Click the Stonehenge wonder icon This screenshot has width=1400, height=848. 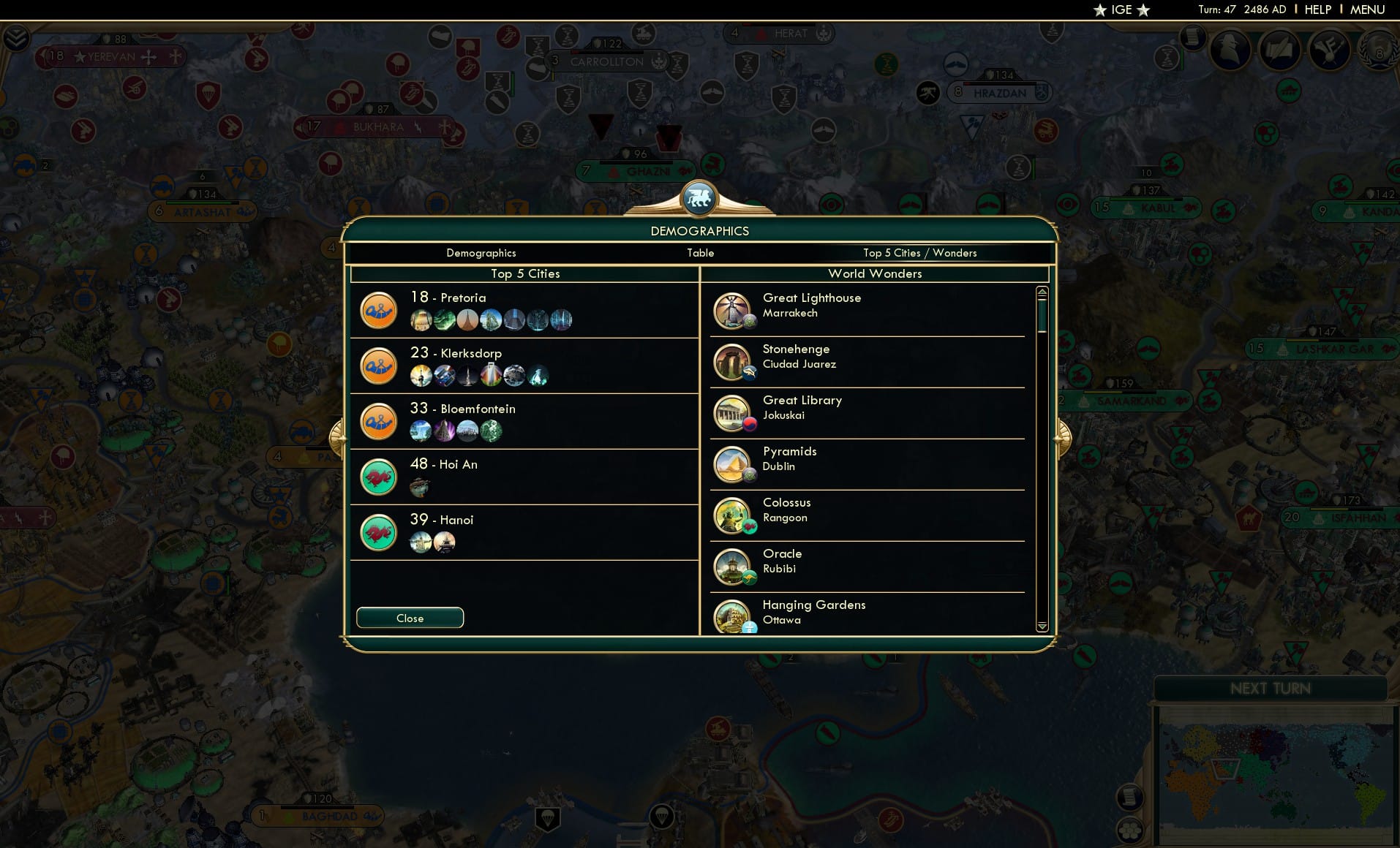734,360
